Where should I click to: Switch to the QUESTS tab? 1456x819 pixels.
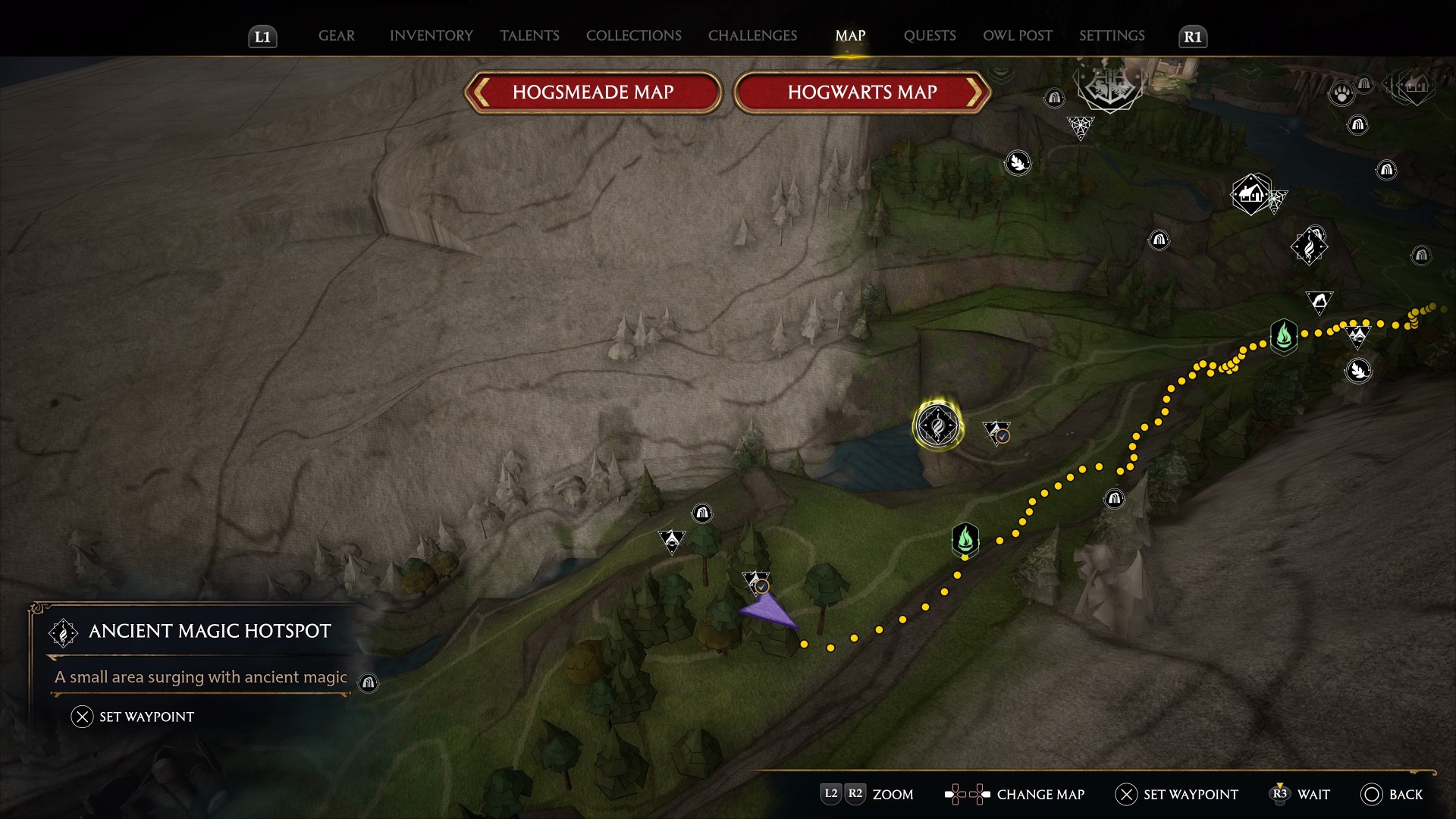click(929, 35)
